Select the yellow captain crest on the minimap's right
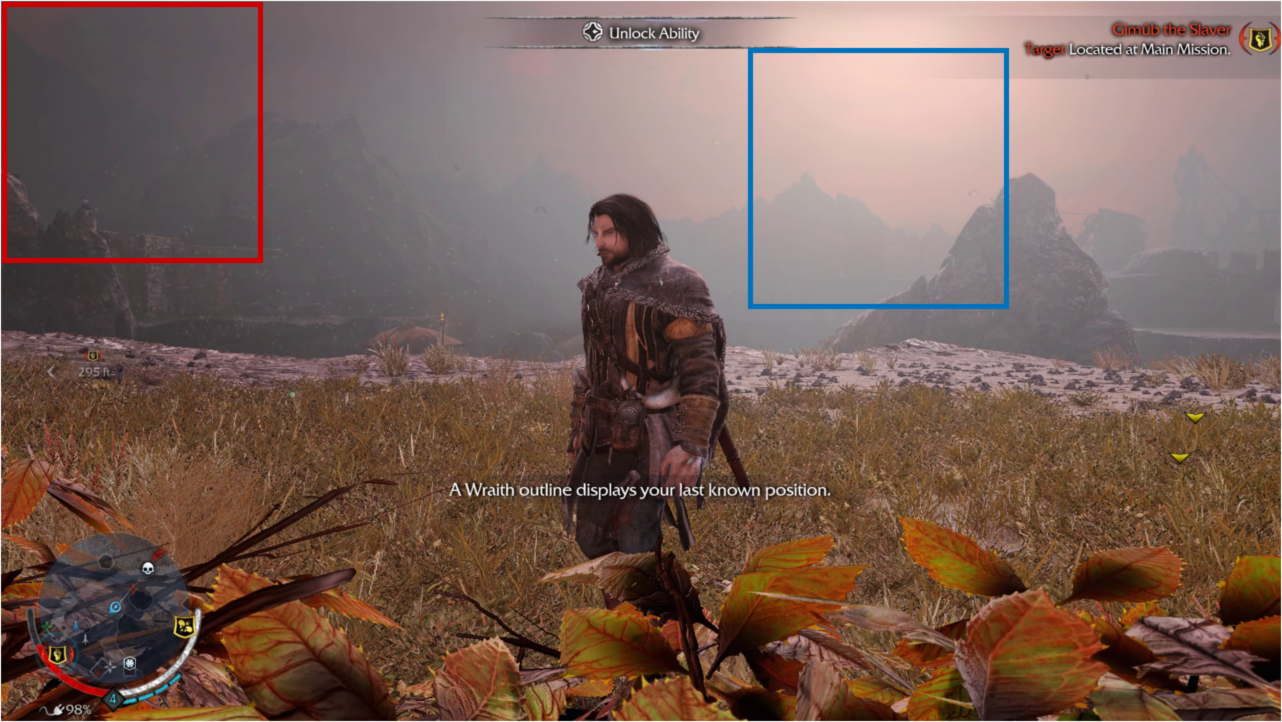1282x722 pixels. point(184,626)
